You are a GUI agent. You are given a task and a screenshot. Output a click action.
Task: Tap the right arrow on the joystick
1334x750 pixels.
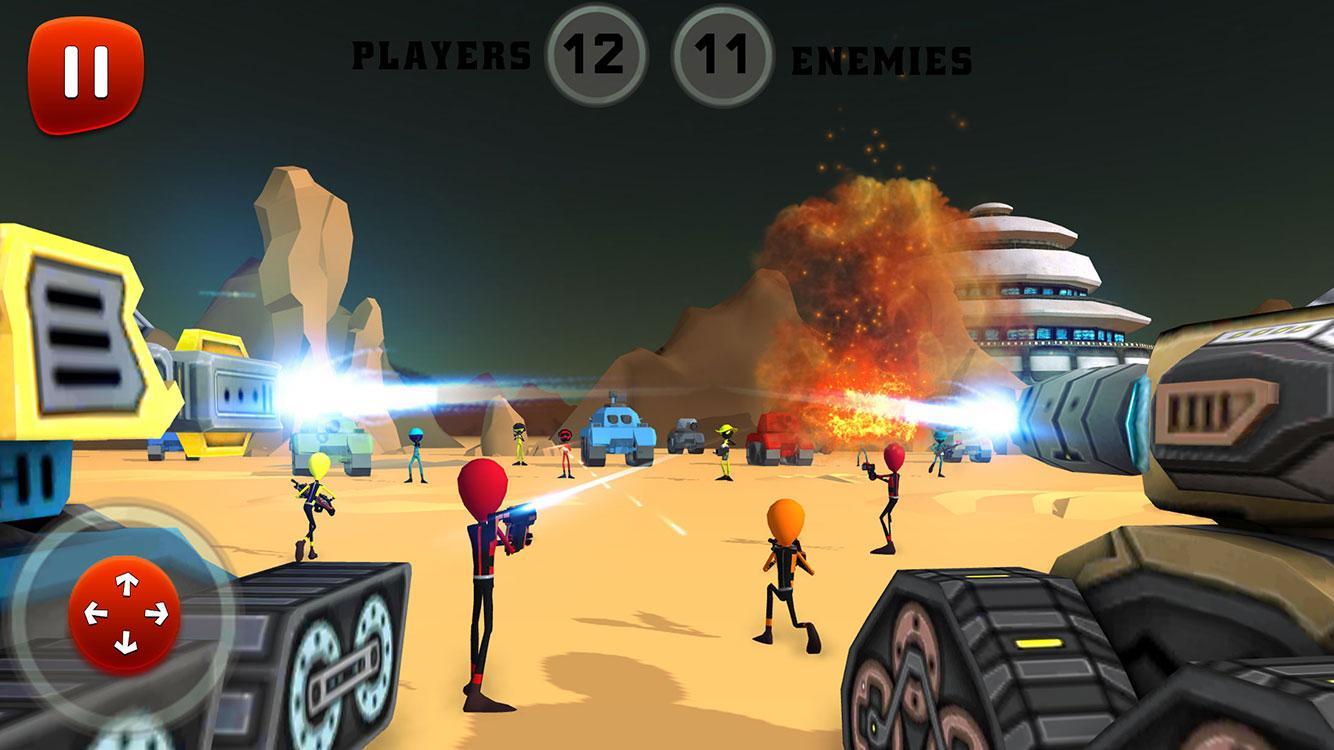click(156, 612)
